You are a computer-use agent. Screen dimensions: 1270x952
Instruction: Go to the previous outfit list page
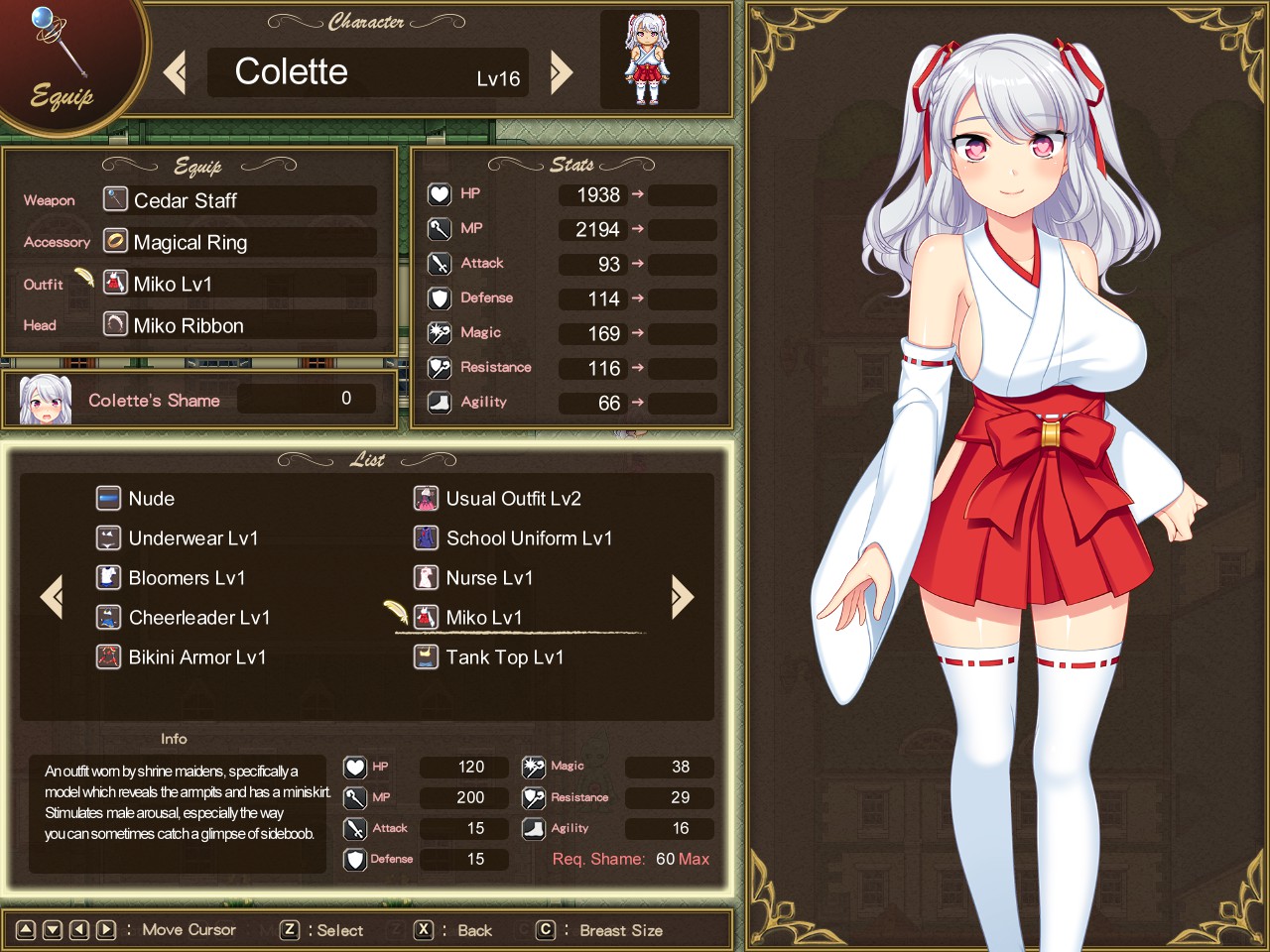tap(52, 596)
